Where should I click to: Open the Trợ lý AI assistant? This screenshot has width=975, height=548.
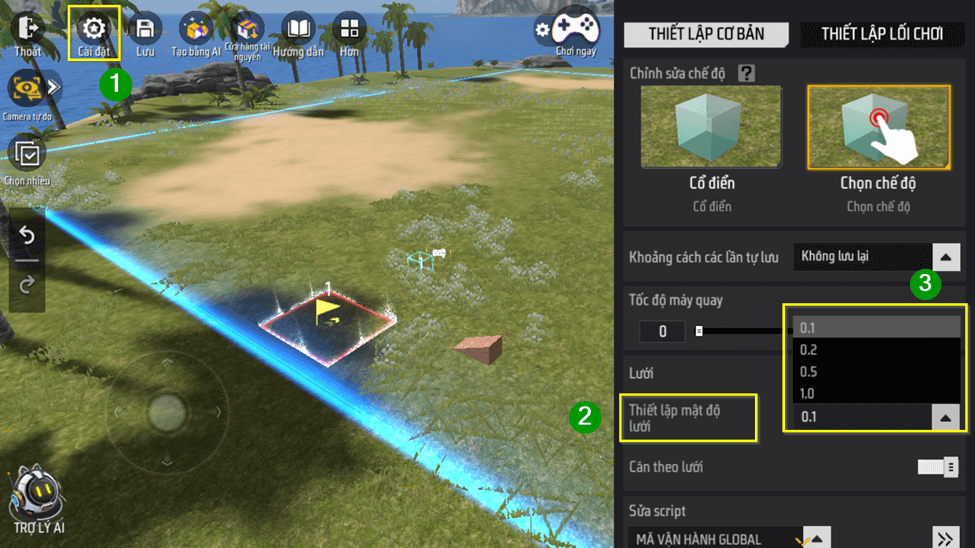(x=37, y=496)
